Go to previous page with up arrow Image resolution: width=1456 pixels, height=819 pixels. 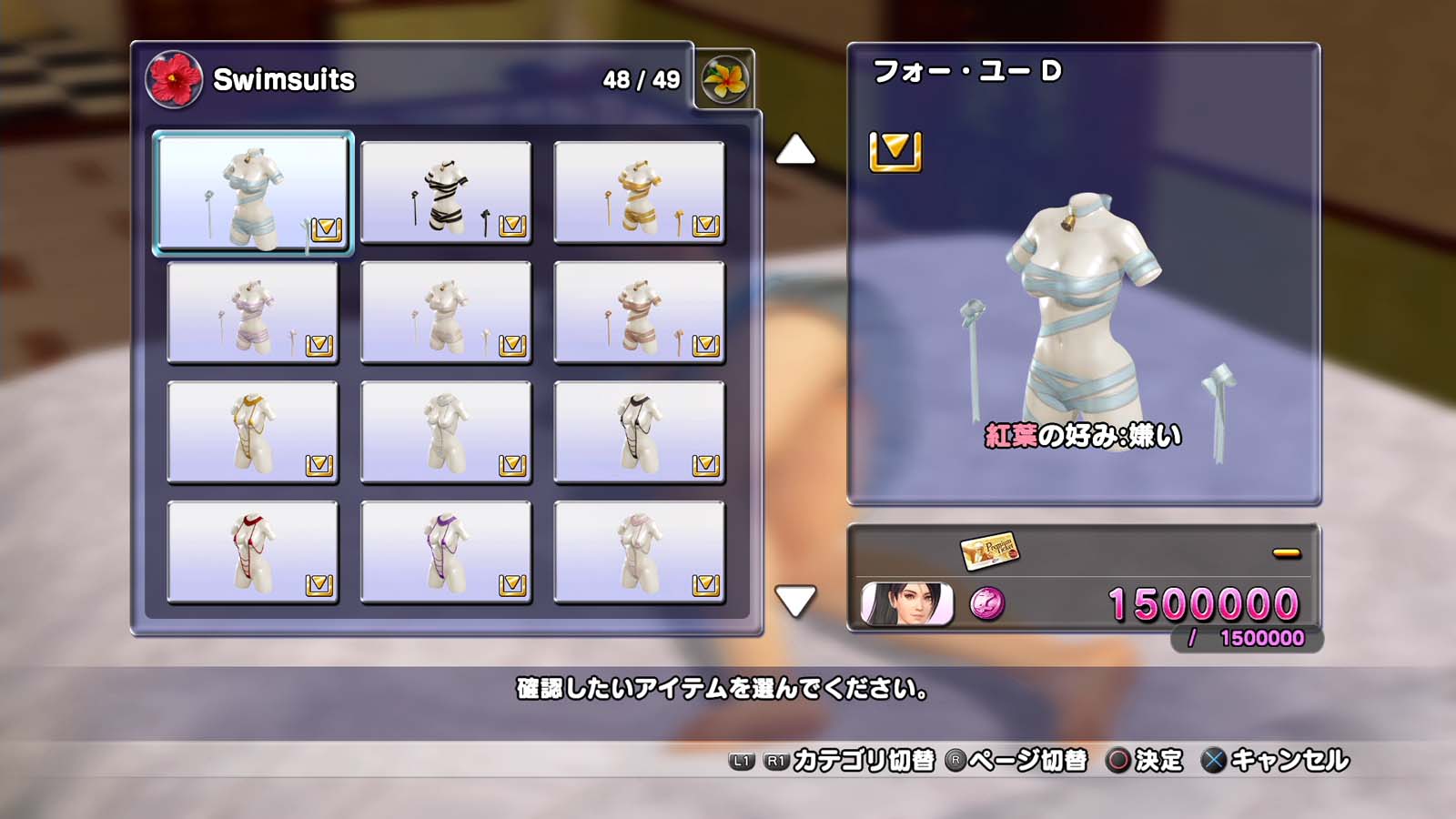point(795,150)
